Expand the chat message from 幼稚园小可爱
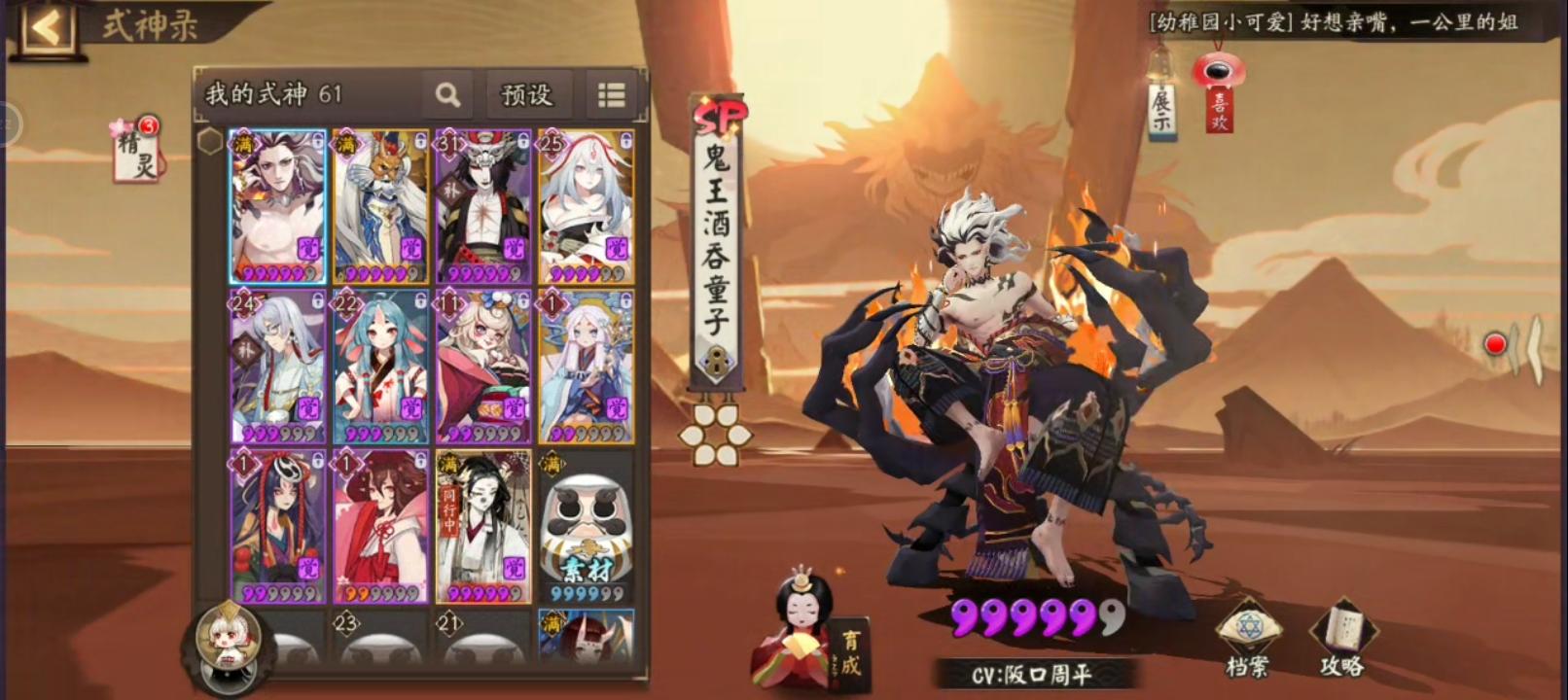 (x=1342, y=23)
